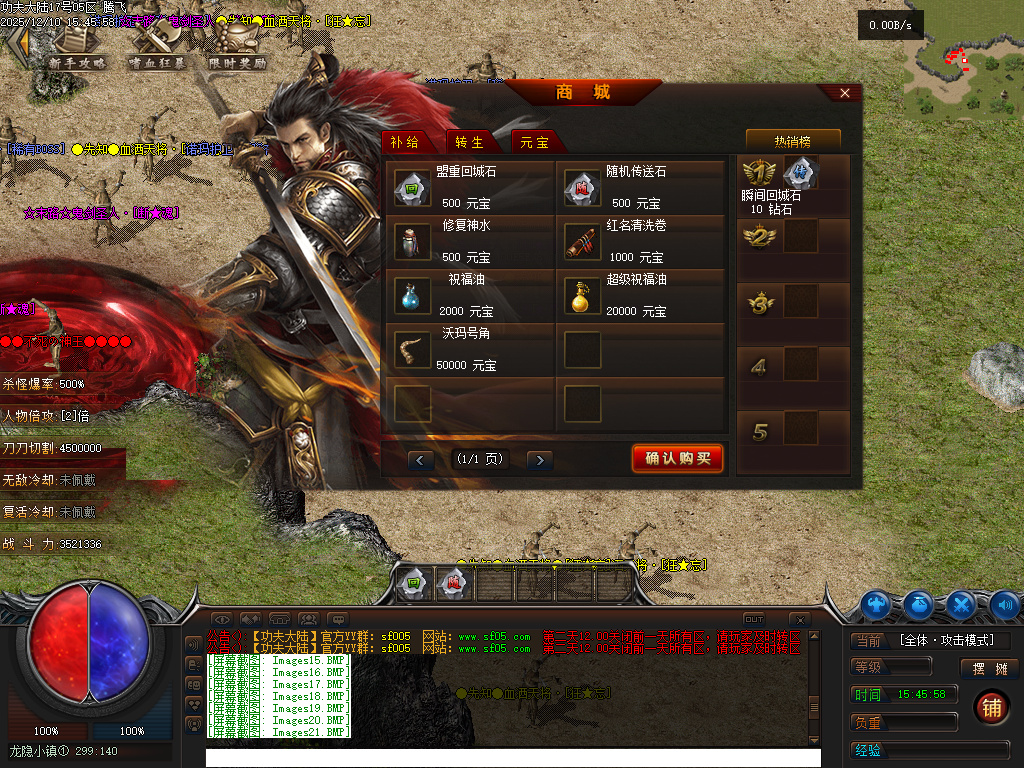The width and height of the screenshot is (1024, 768).
Task: Choose the 盟重回城石 item
Action: point(412,187)
